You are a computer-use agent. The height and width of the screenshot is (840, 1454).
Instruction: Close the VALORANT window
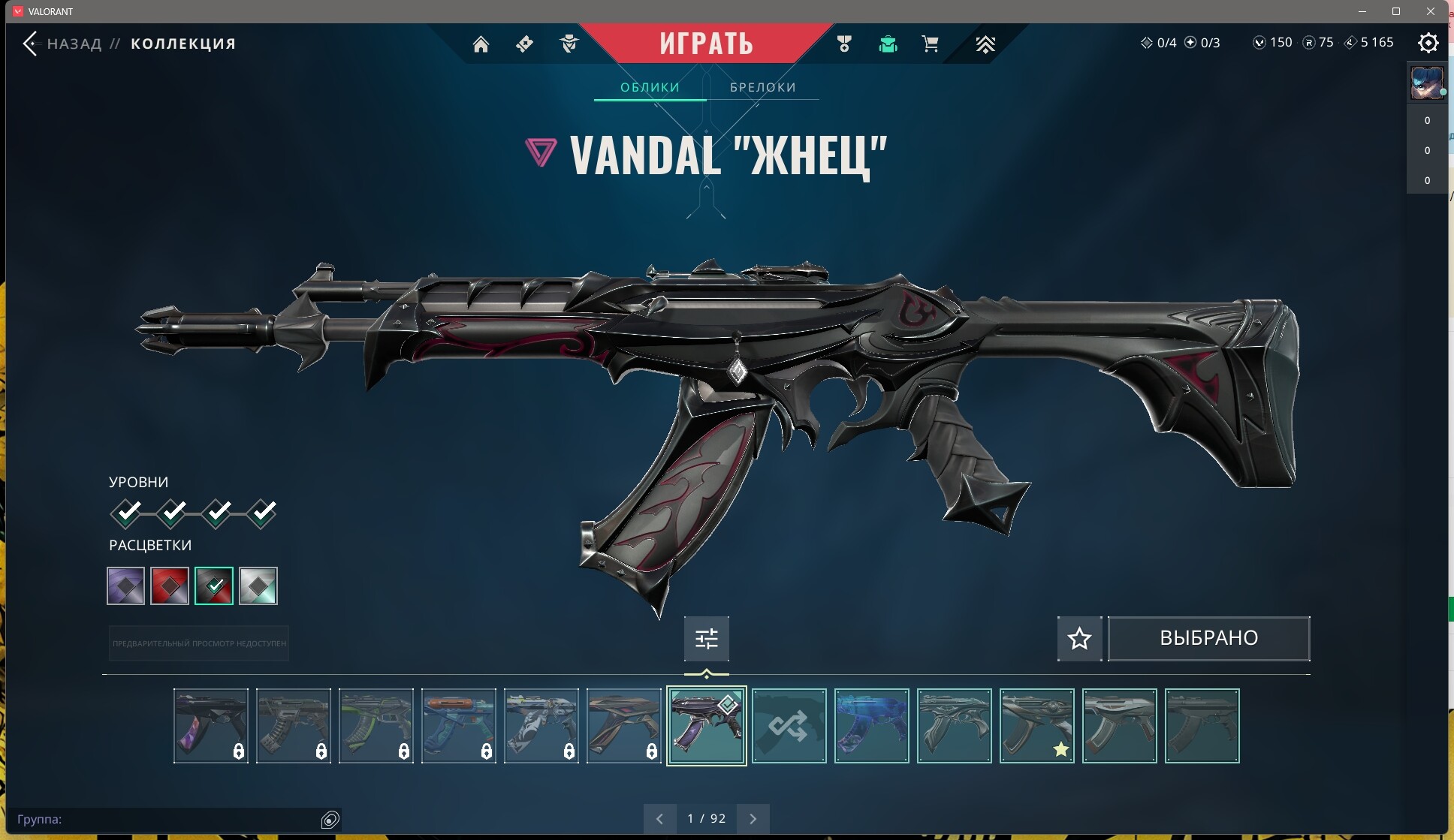pos(1431,11)
